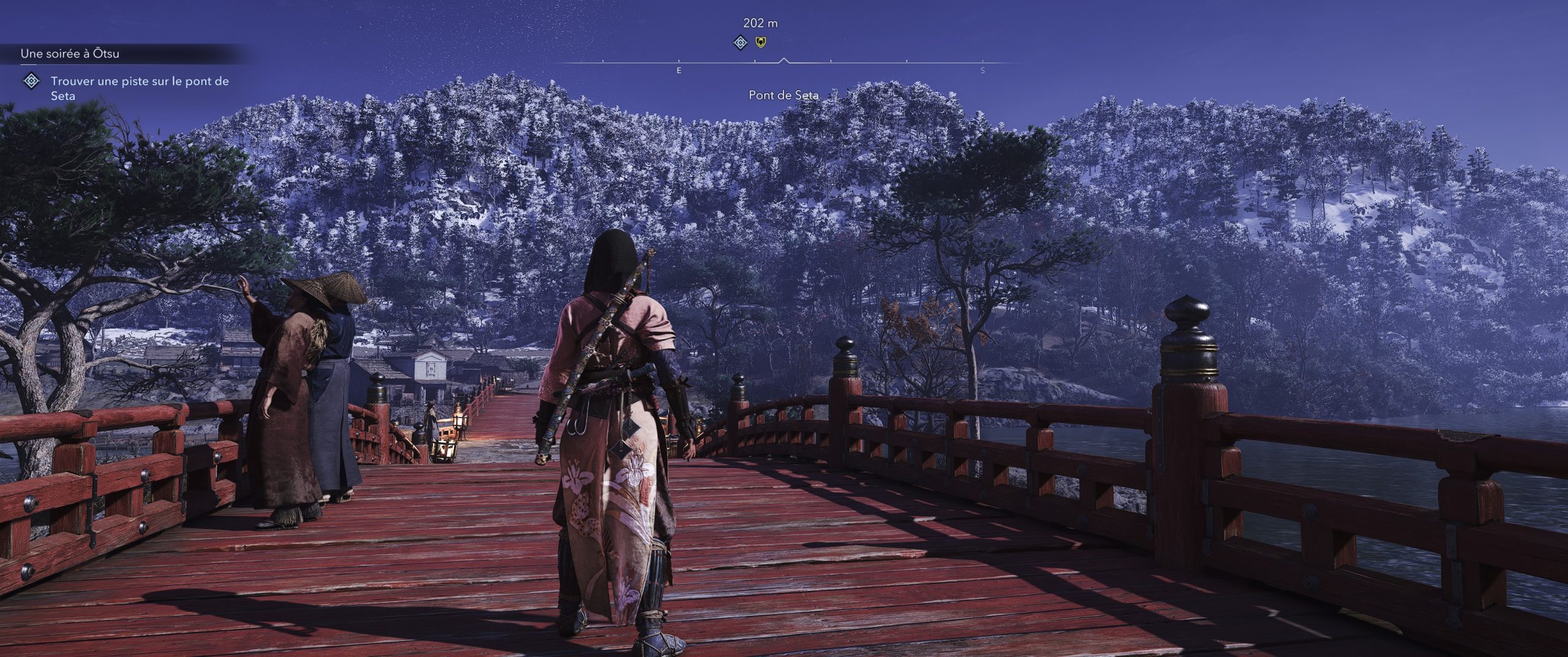The image size is (1568, 657).
Task: Select the "Une soirée à Ōtsu" quest title
Action: tap(70, 54)
